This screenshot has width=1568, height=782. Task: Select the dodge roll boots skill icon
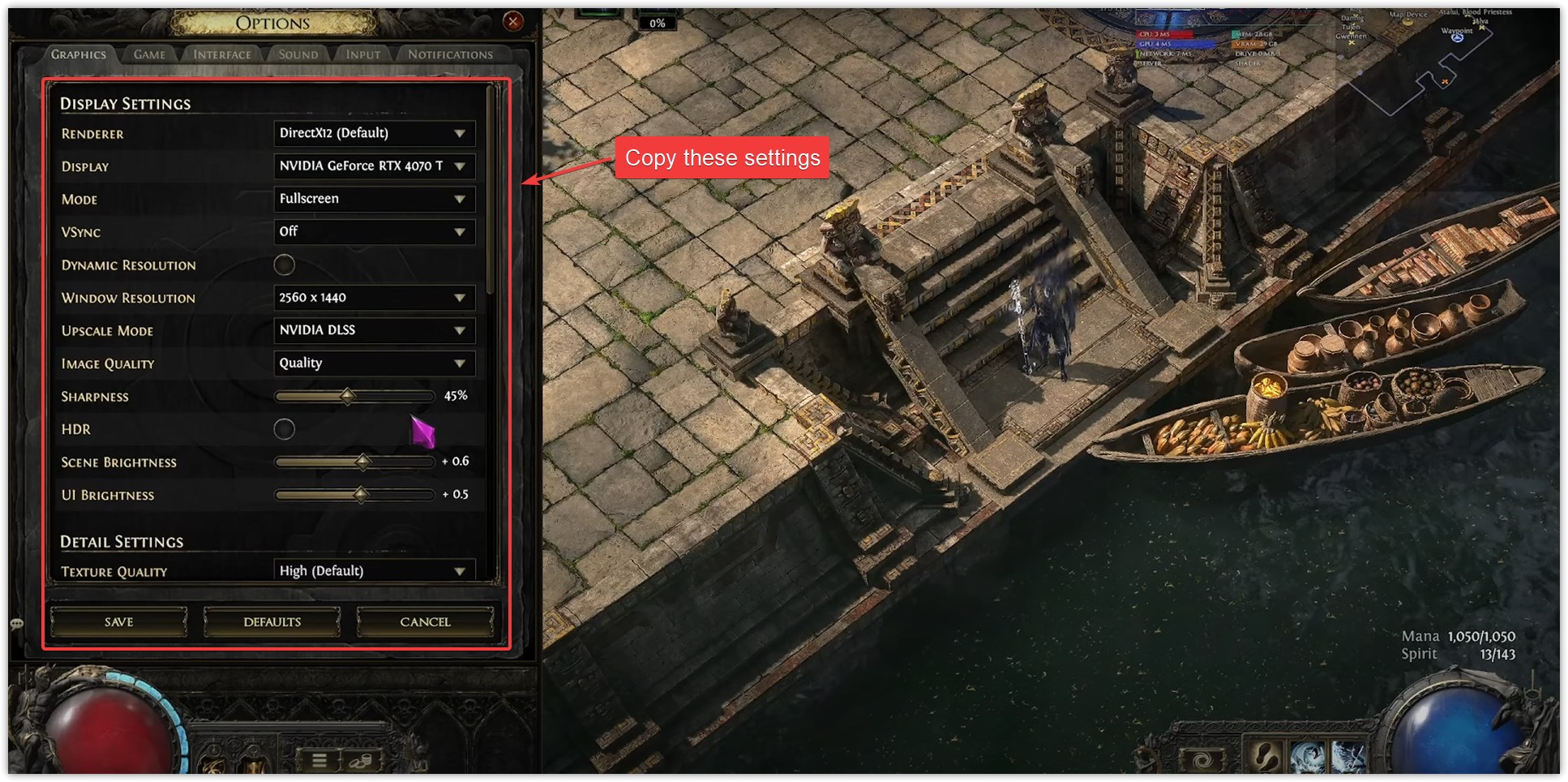[x=1266, y=757]
